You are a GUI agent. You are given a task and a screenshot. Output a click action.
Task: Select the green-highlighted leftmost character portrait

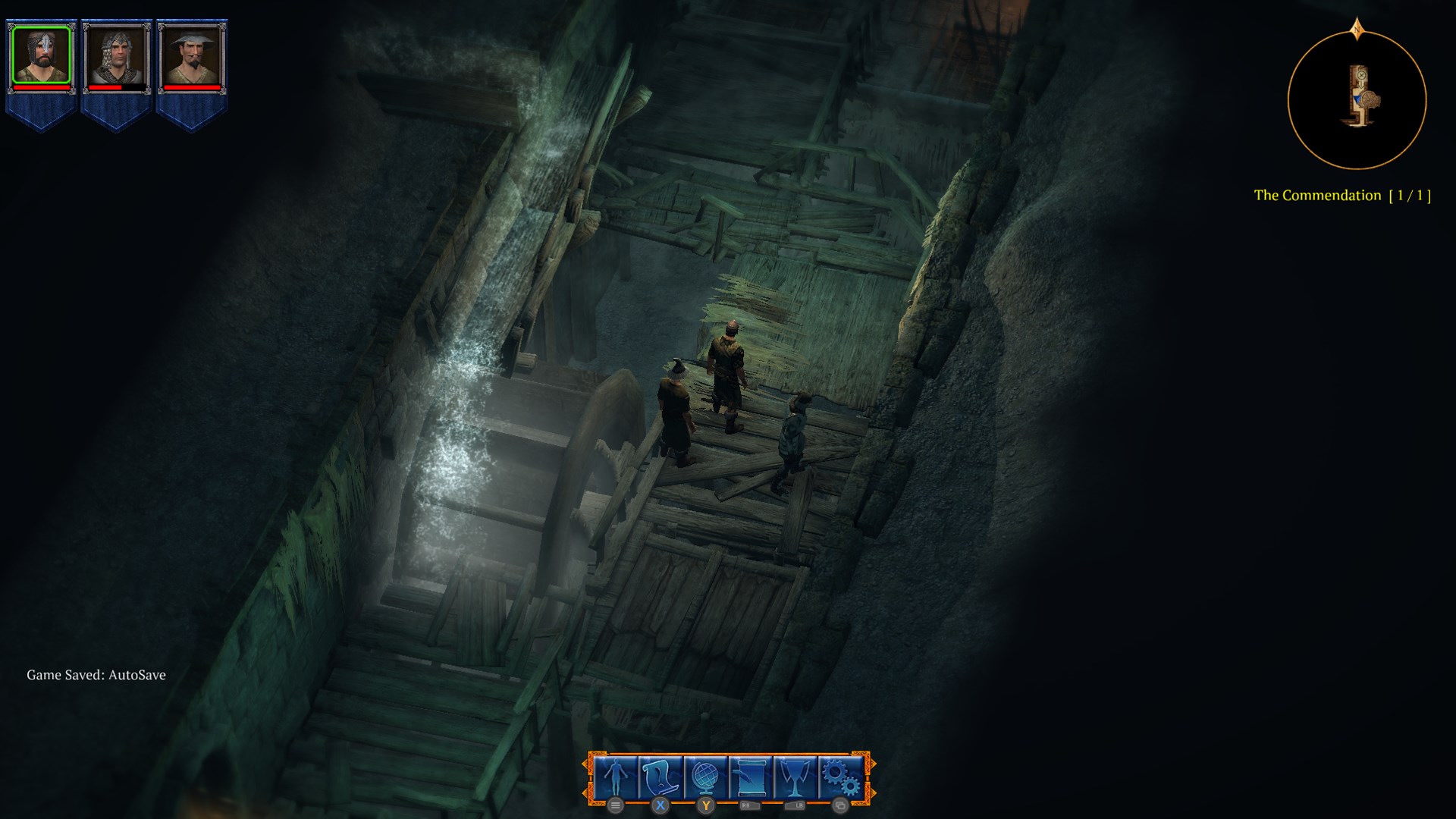point(42,53)
